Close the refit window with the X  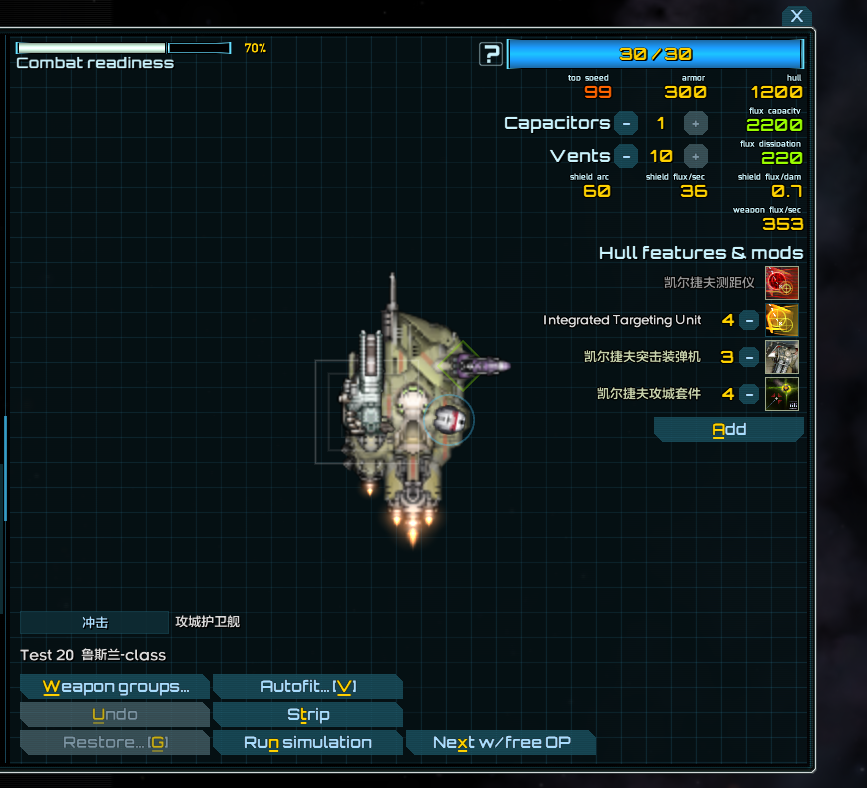[x=796, y=16]
